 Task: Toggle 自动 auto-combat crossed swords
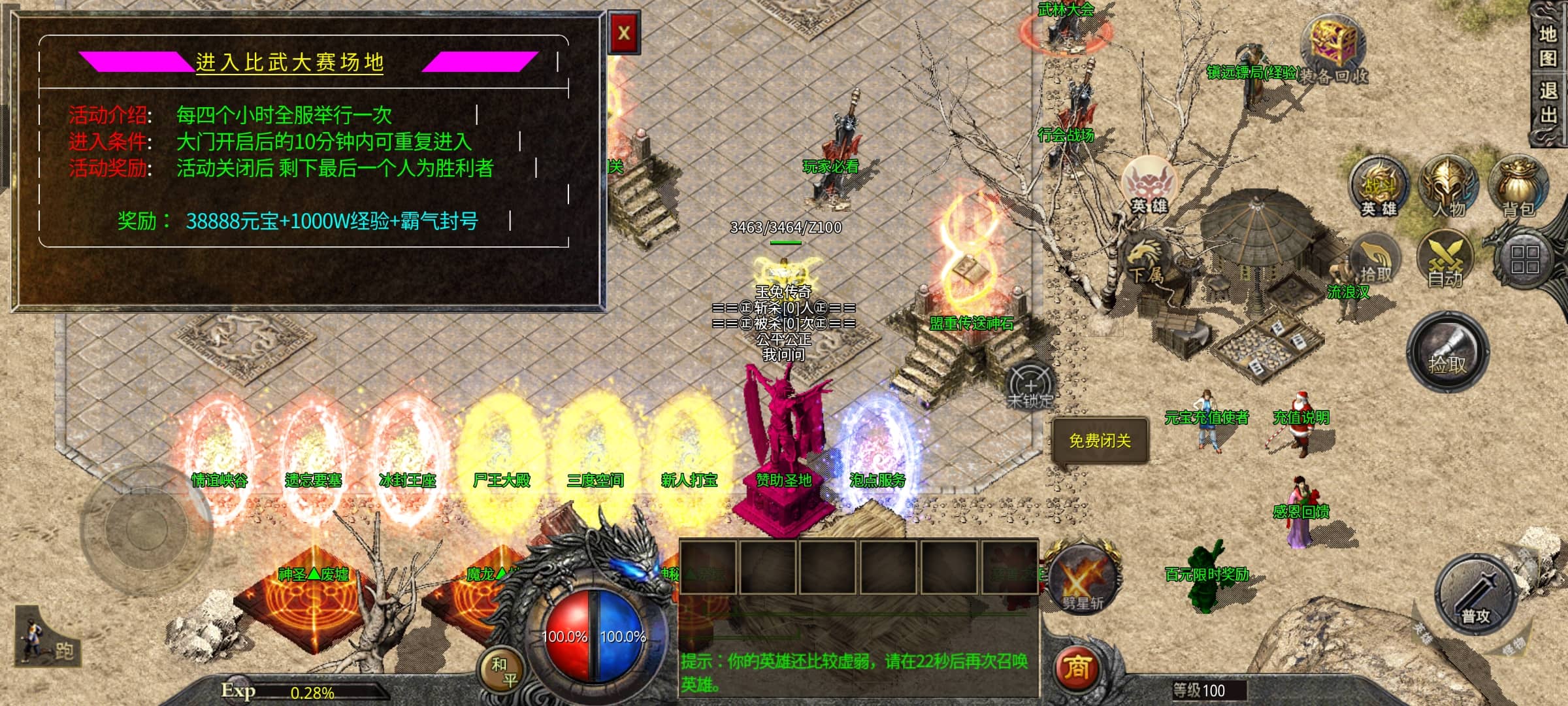click(x=1445, y=260)
